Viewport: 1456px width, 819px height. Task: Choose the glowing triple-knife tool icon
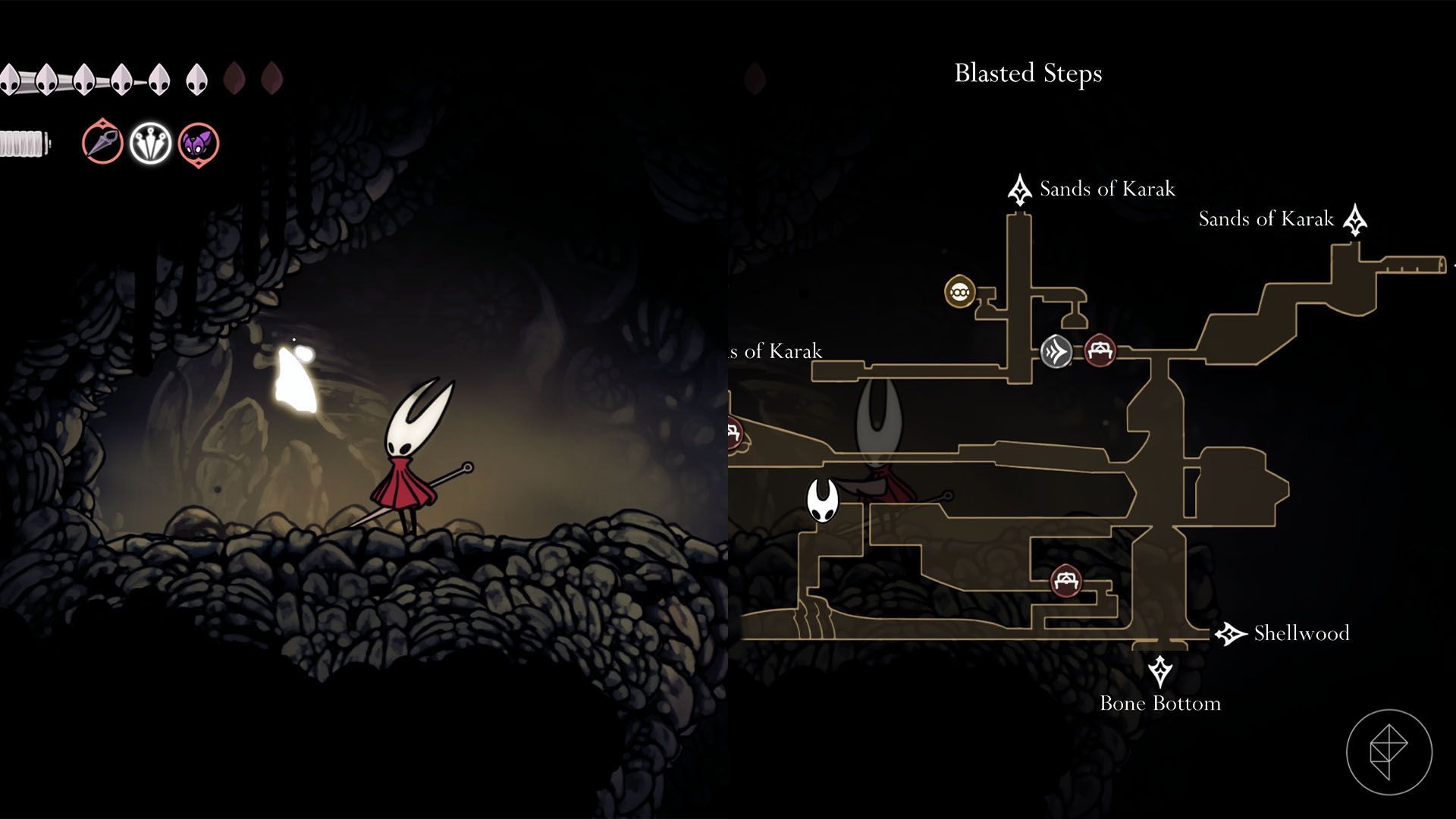click(150, 143)
